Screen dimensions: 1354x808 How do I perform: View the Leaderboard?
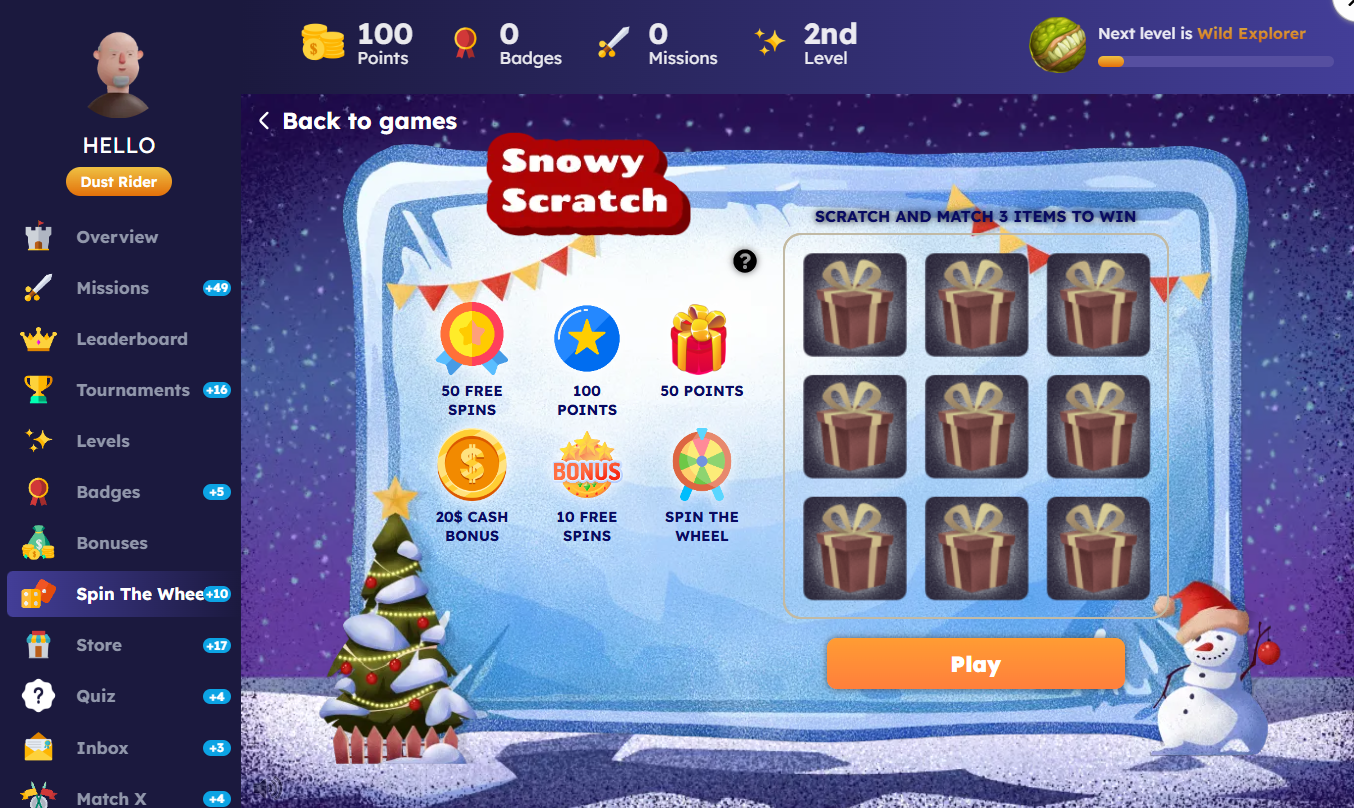(x=131, y=339)
